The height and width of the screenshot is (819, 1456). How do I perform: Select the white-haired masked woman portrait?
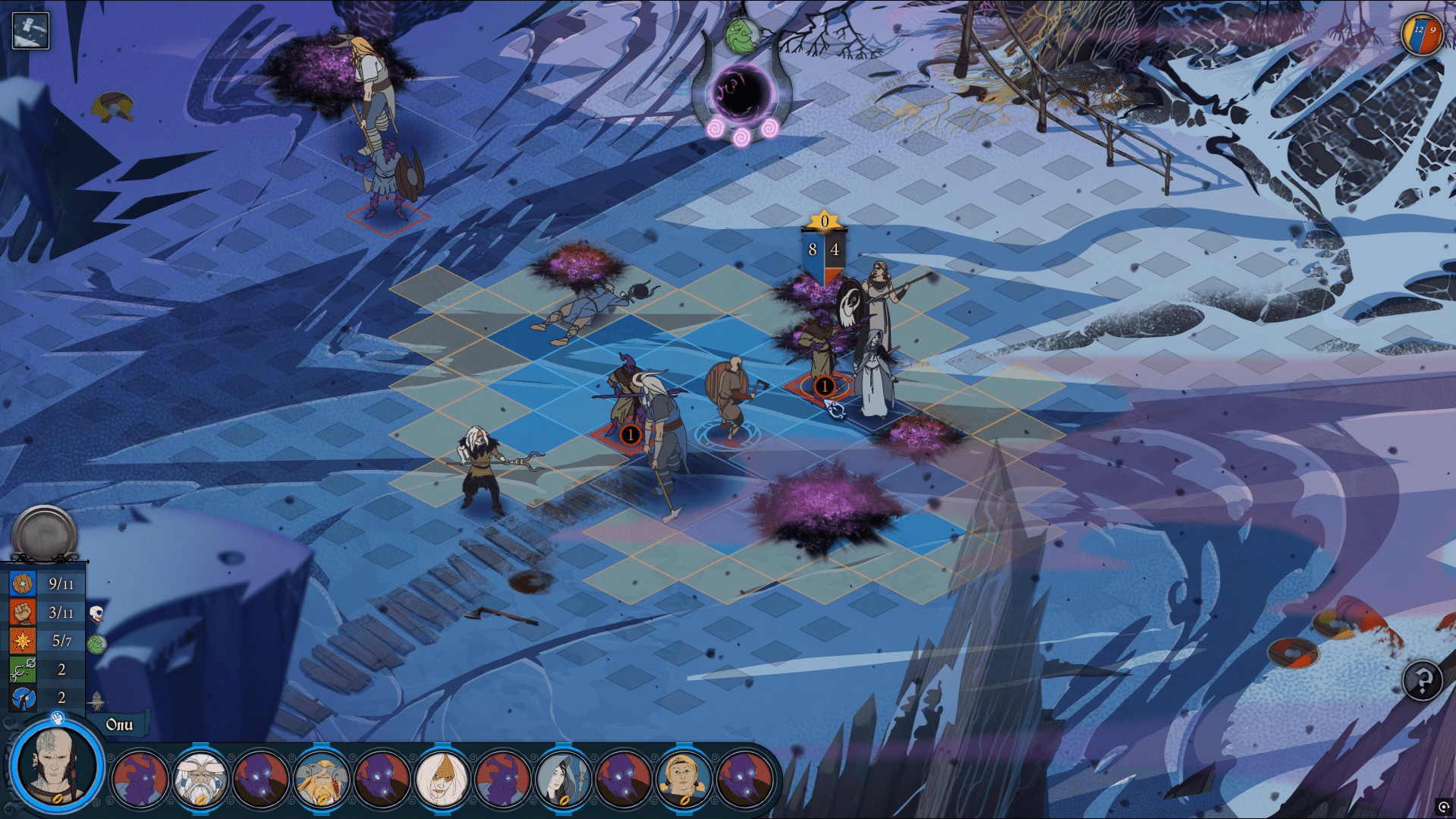pos(442,780)
